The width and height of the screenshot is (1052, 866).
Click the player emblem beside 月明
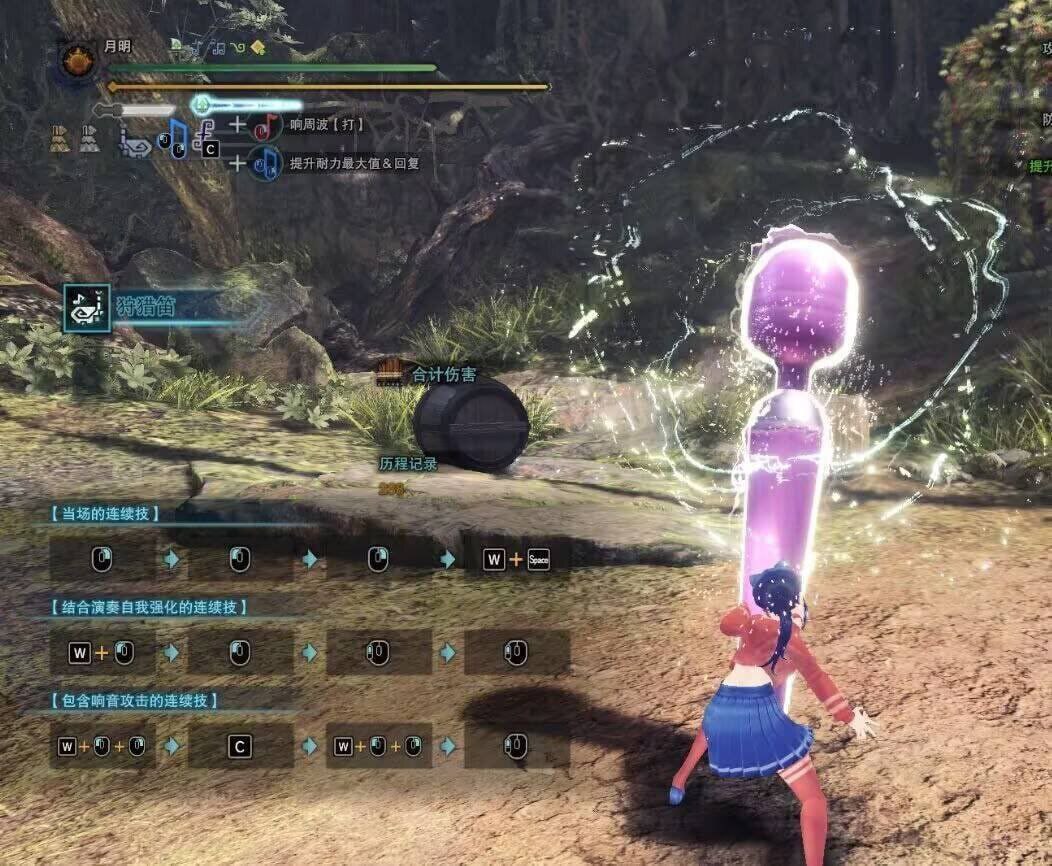pos(77,61)
